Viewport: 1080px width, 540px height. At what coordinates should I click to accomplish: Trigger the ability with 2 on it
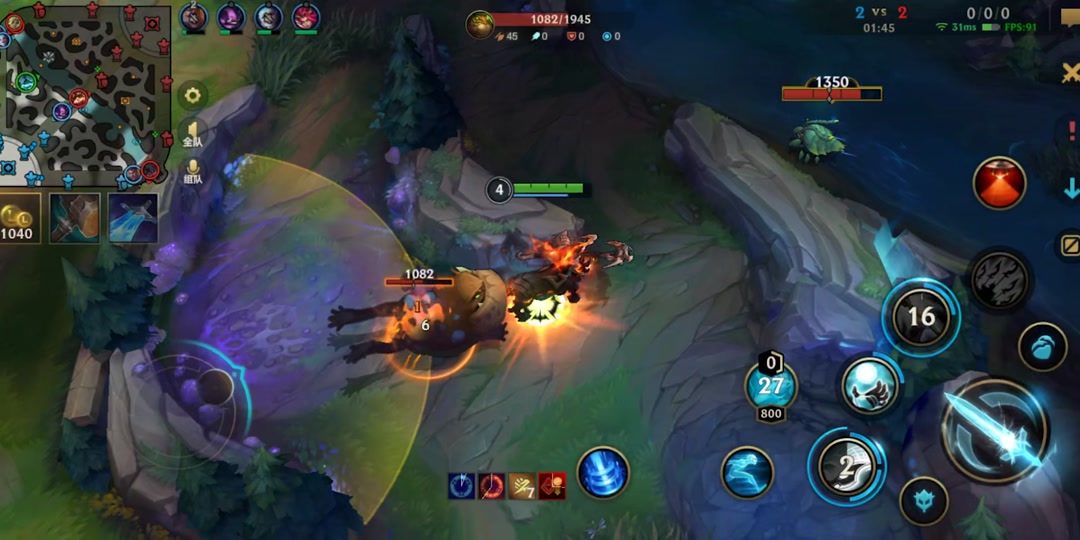point(846,465)
